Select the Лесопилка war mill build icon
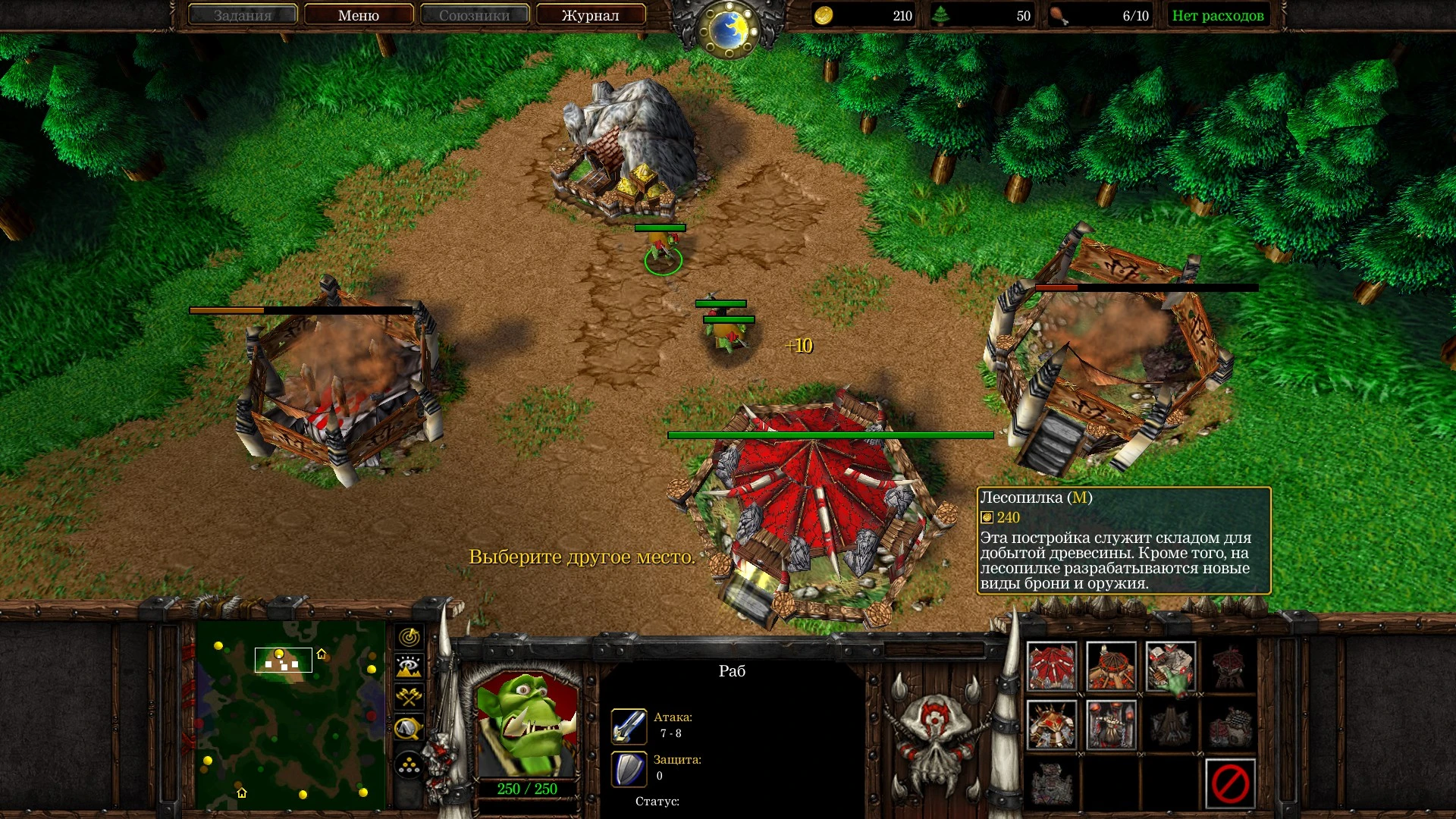The height and width of the screenshot is (819, 1456). point(1171,667)
